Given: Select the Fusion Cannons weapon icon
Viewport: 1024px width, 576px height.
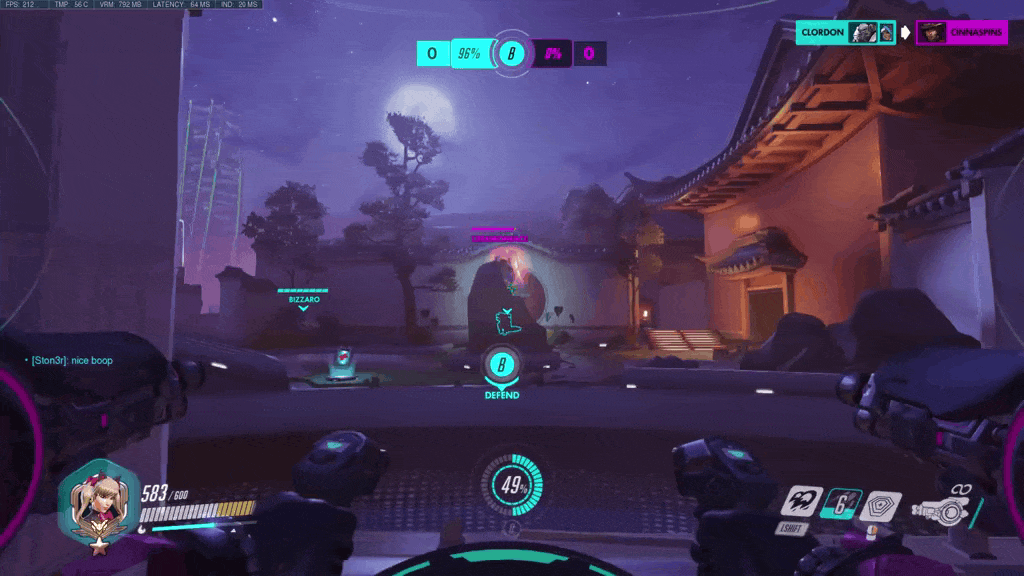Looking at the screenshot, I should pos(949,511).
